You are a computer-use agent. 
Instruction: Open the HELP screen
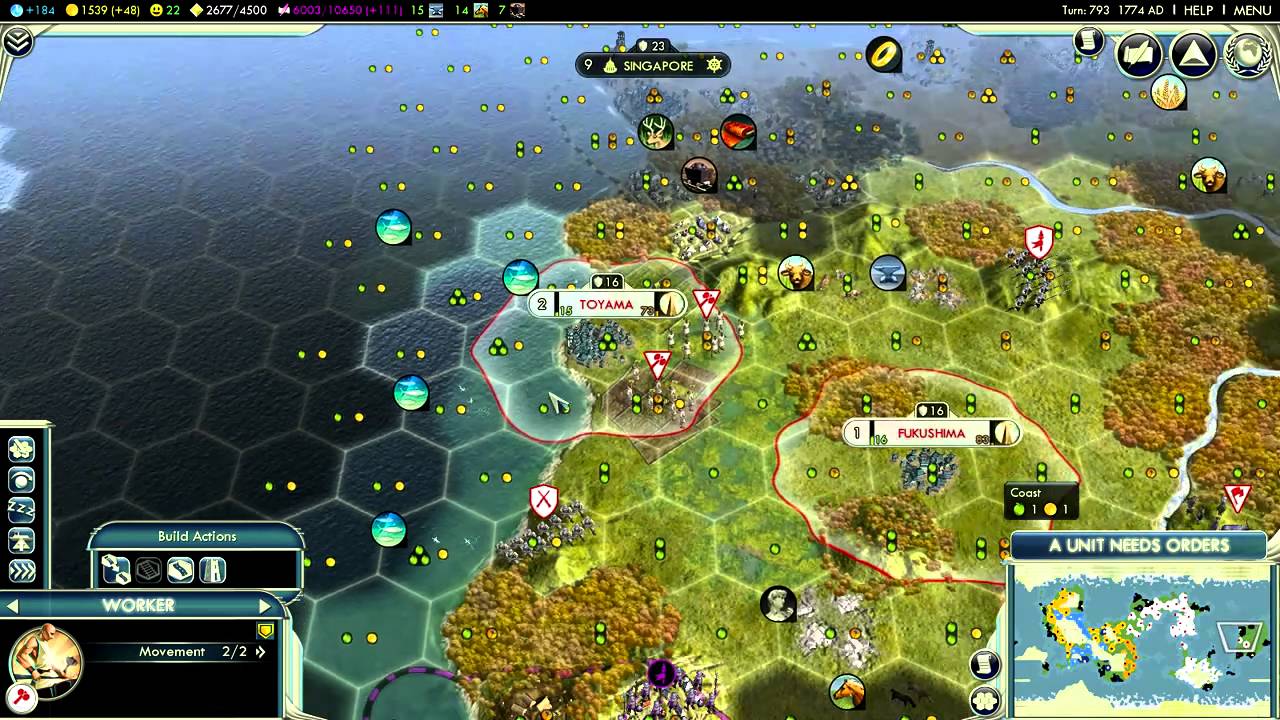tap(1198, 10)
